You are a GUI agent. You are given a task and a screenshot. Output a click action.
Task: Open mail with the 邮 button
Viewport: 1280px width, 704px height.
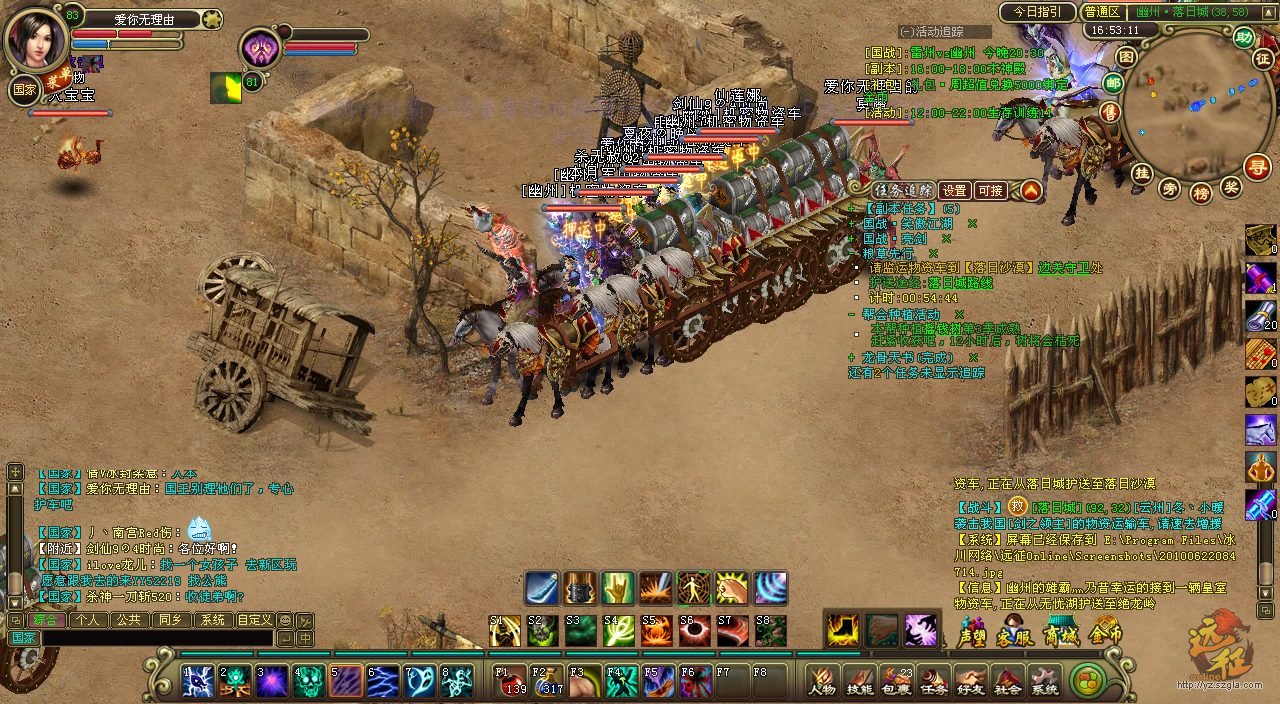point(1113,82)
